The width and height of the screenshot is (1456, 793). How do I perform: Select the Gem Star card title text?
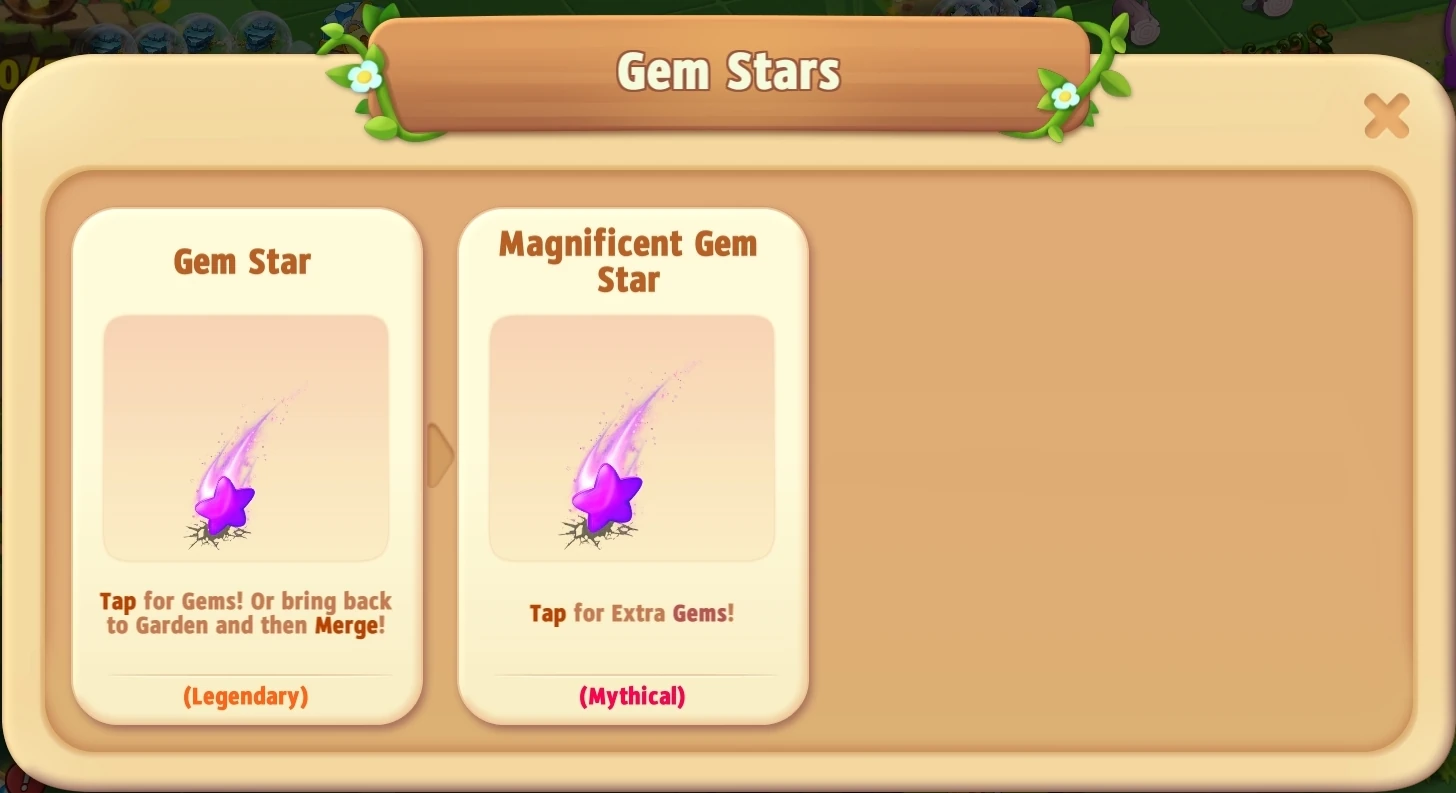[x=242, y=261]
